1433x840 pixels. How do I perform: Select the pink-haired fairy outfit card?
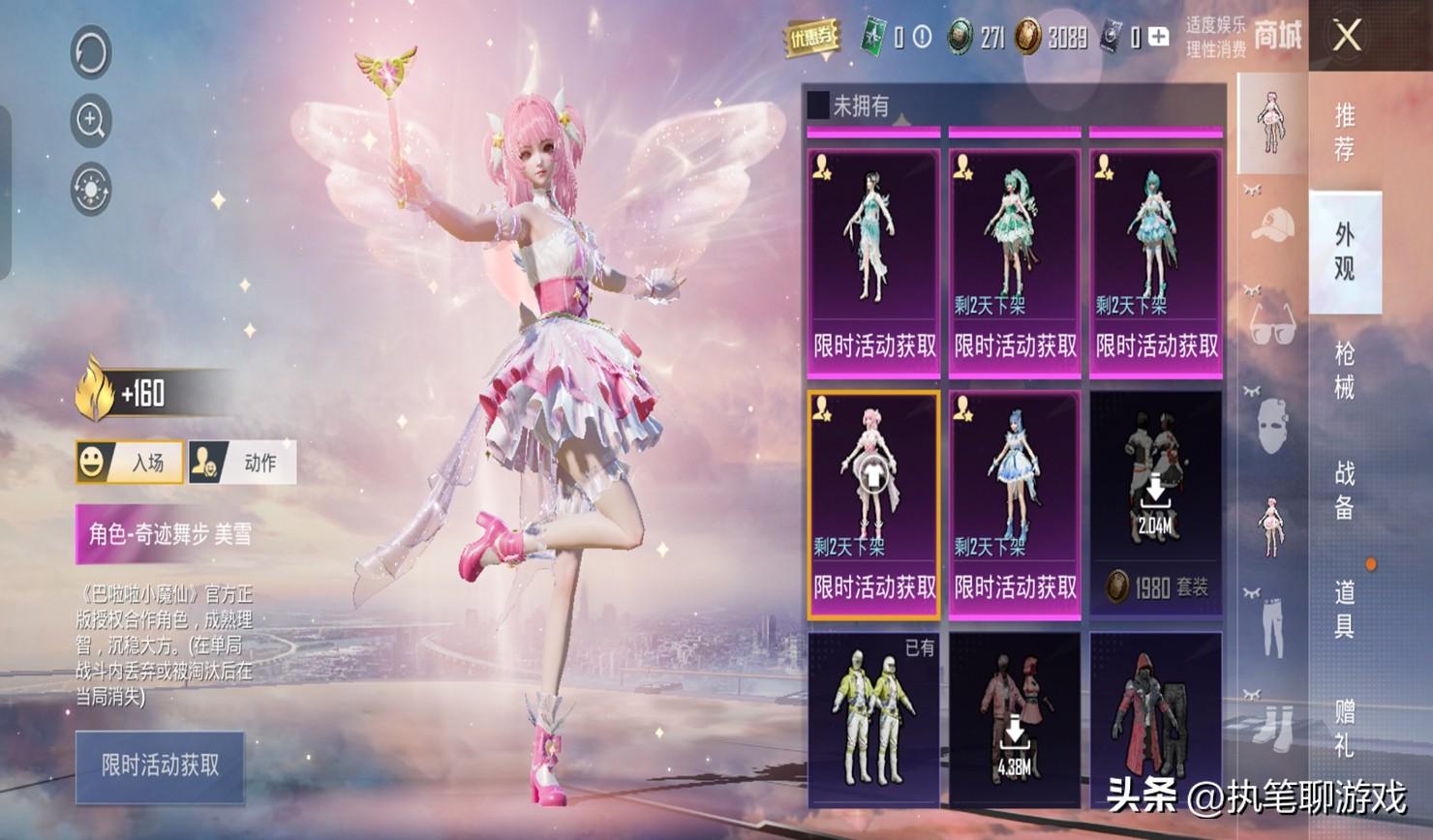click(x=873, y=503)
